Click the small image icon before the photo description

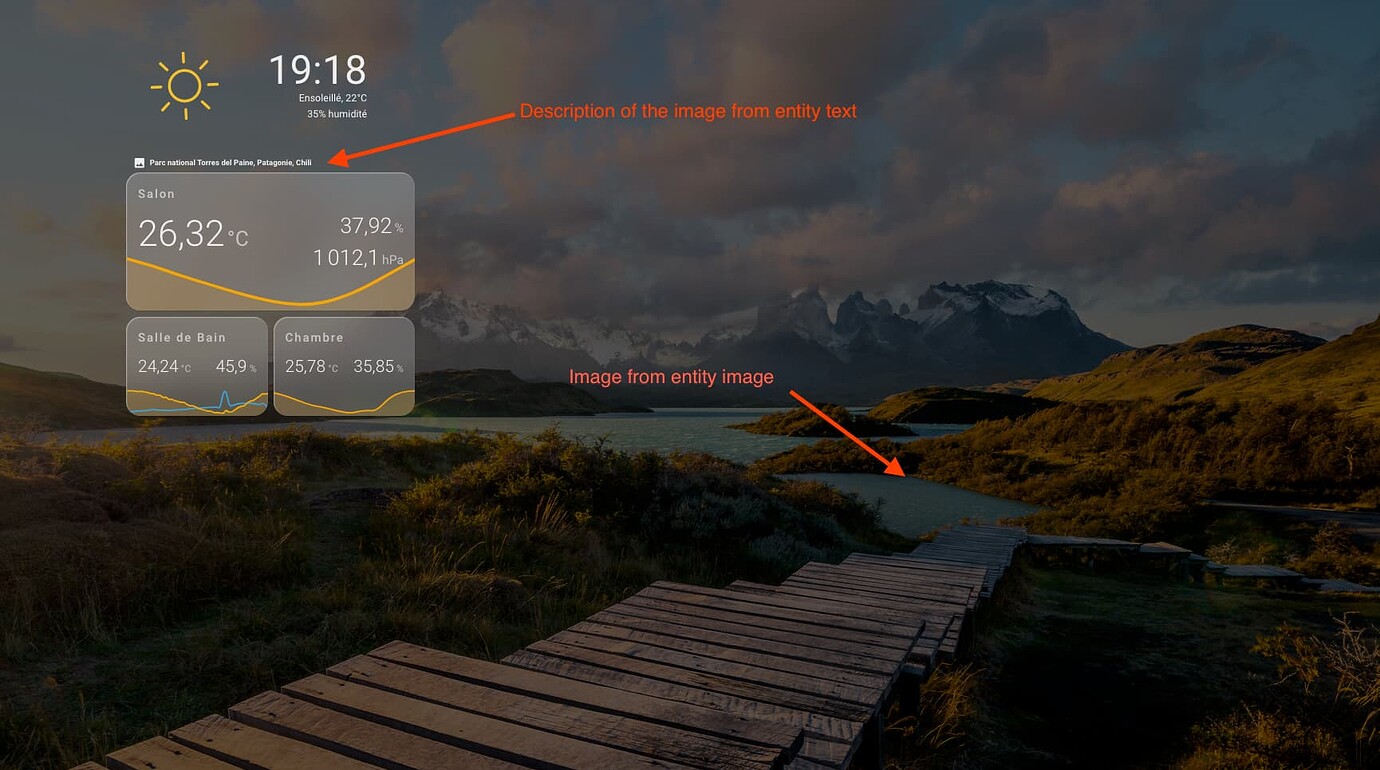tap(139, 161)
